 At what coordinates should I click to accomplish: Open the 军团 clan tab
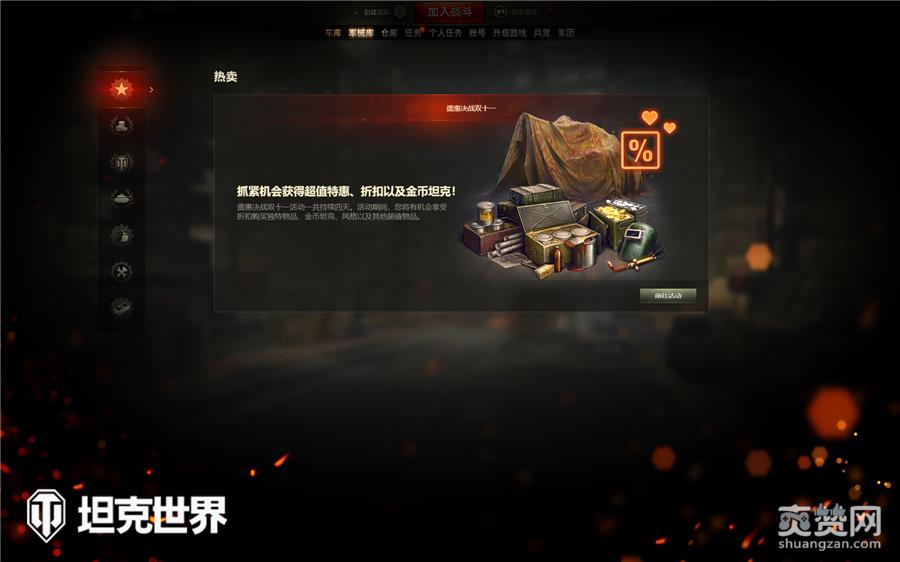[566, 33]
